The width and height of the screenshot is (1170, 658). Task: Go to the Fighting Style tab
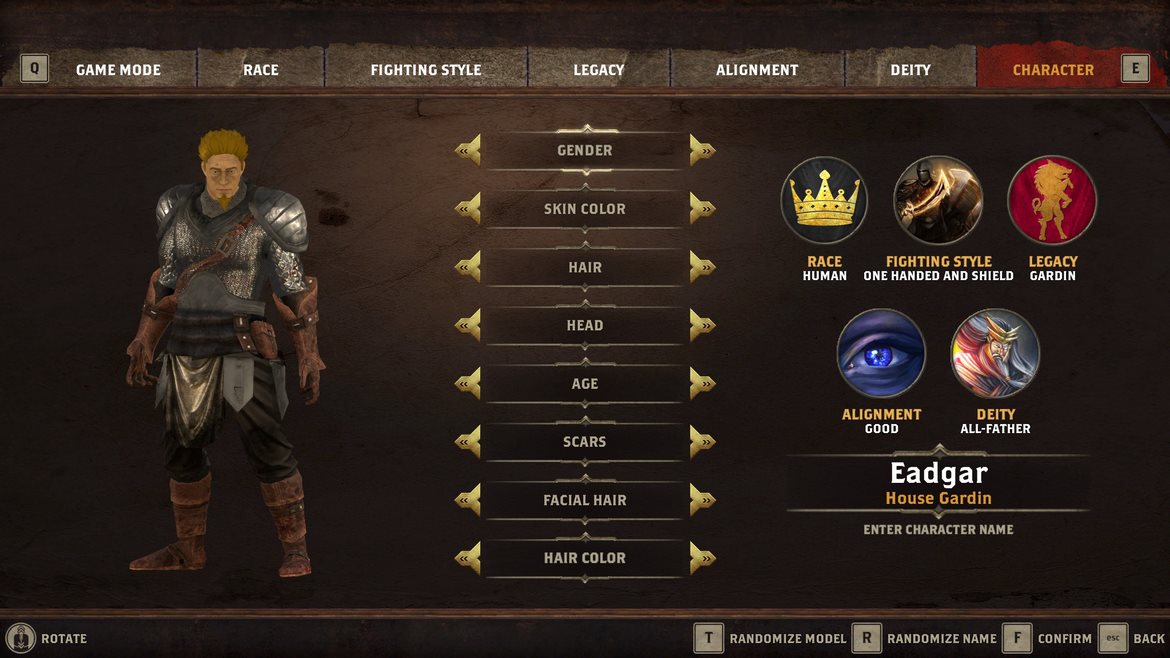(426, 70)
